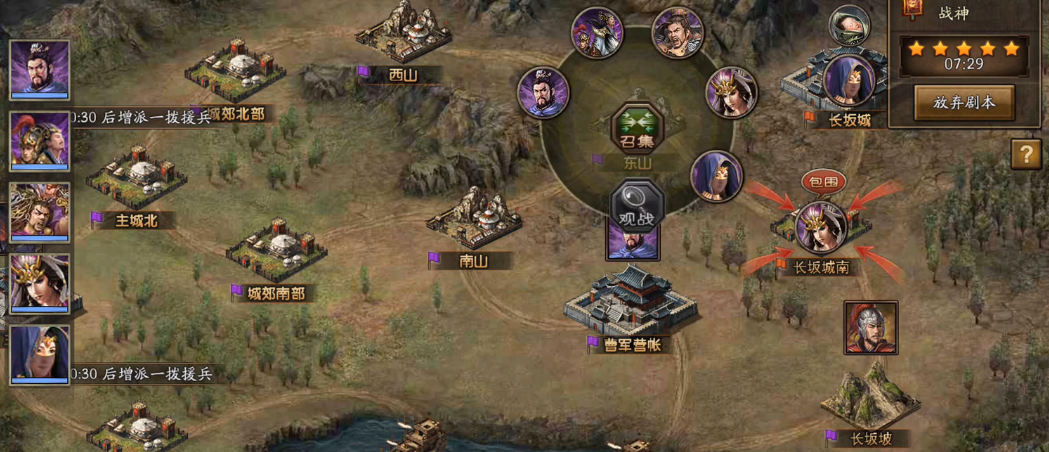Click the 放弃剧本 button

[x=964, y=102]
